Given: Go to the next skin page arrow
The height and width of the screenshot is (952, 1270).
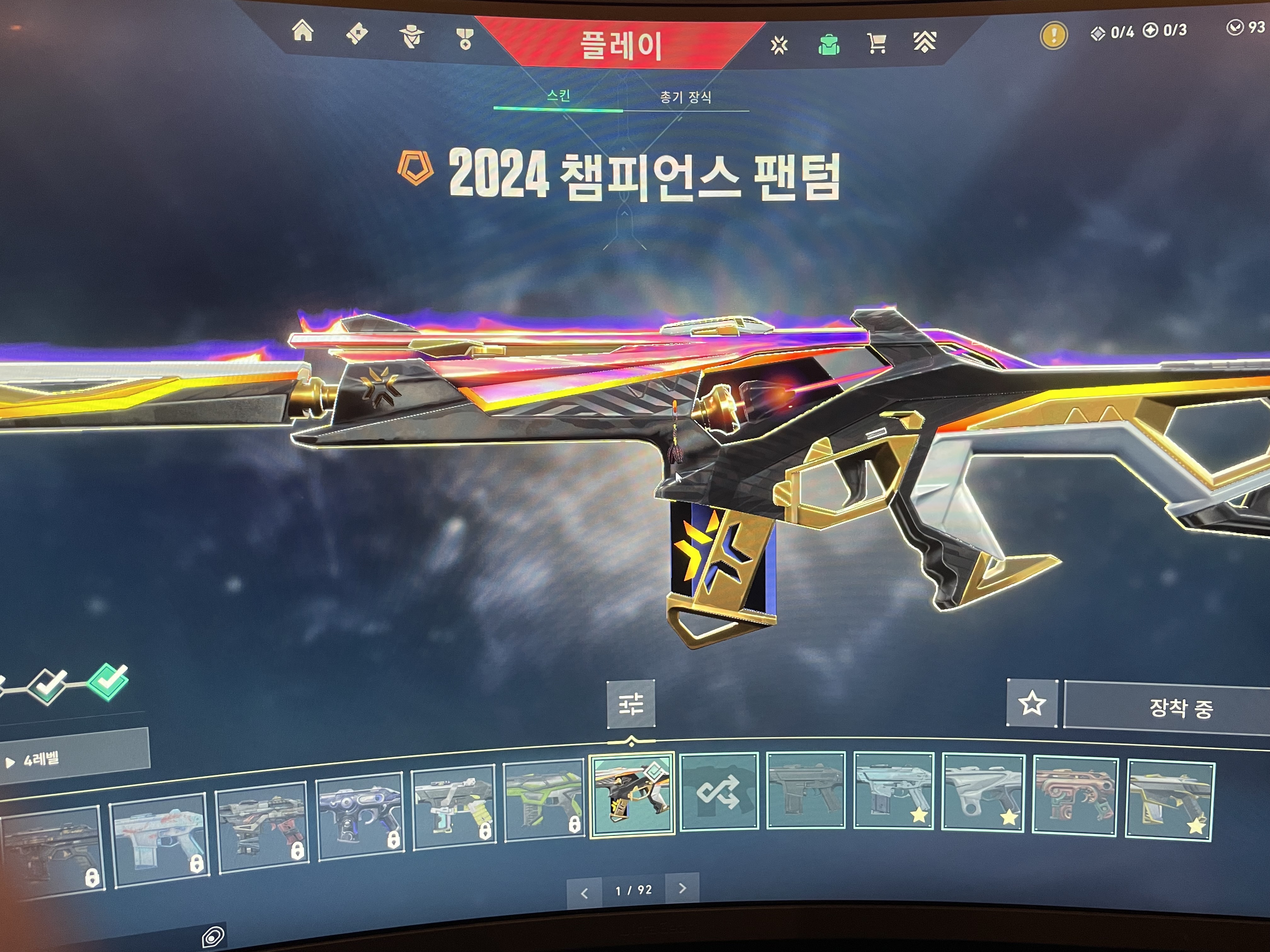Looking at the screenshot, I should point(682,888).
